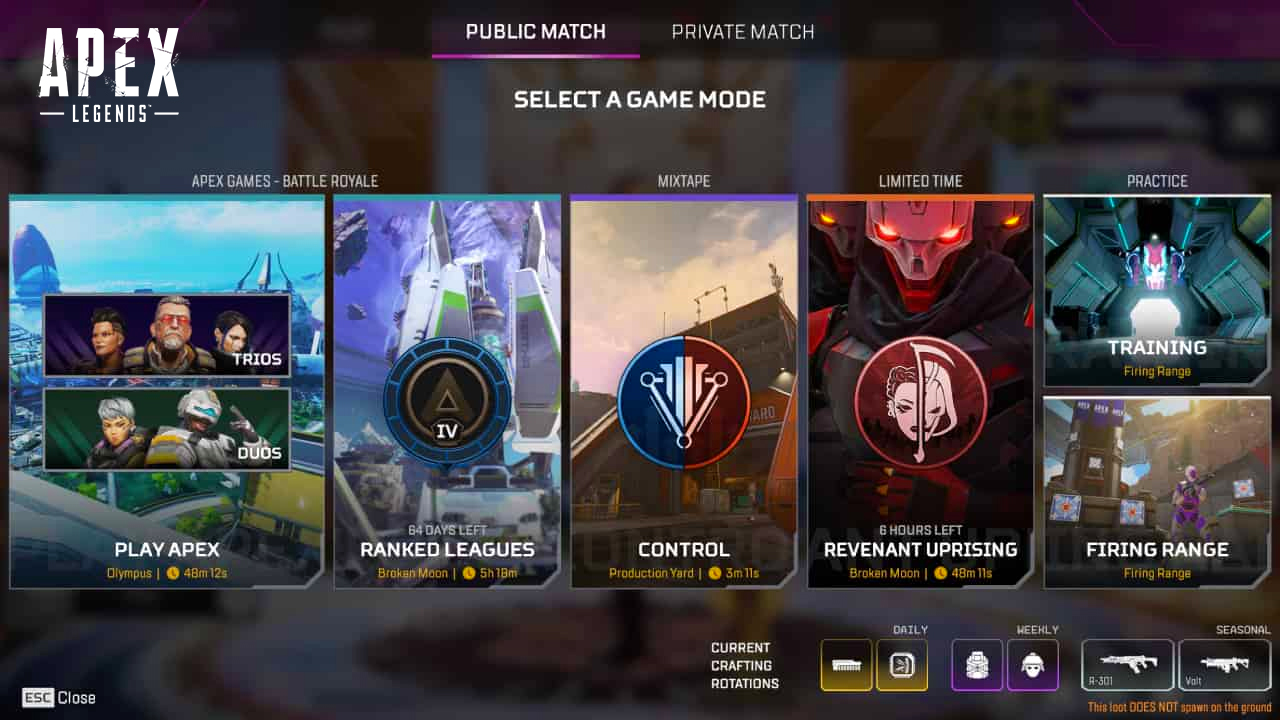Select the Trios squad option
Image resolution: width=1280 pixels, height=720 pixels.
pos(166,335)
